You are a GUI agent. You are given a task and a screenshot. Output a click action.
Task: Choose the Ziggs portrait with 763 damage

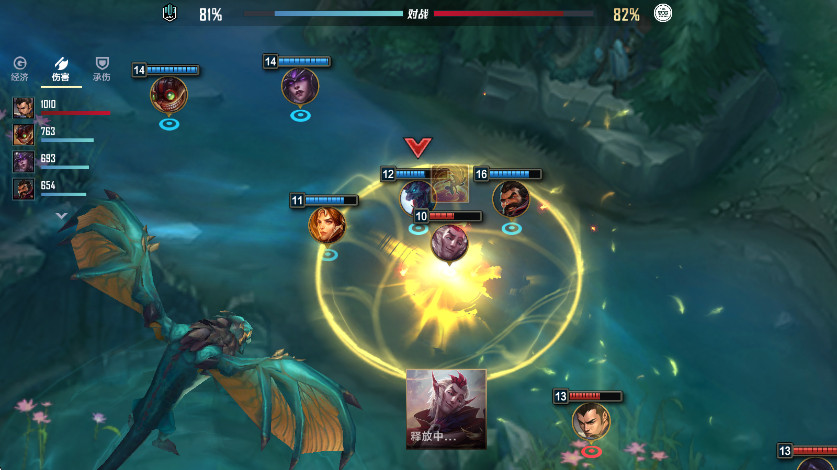[x=23, y=134]
